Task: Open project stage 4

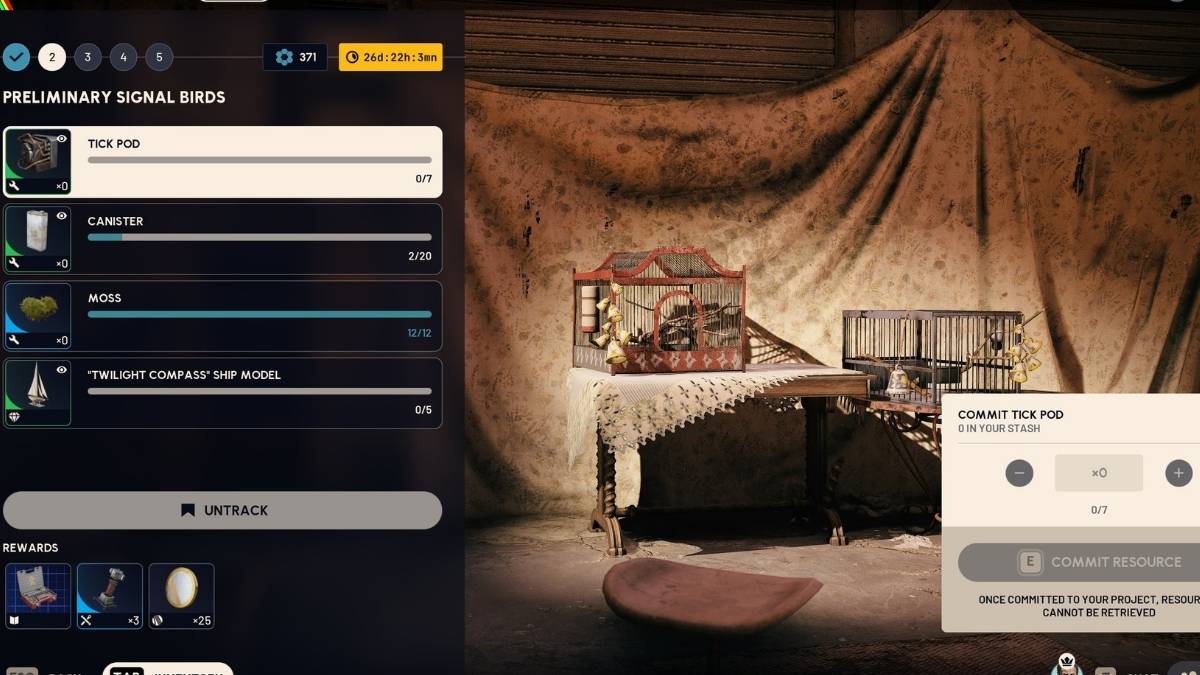Action: point(124,57)
